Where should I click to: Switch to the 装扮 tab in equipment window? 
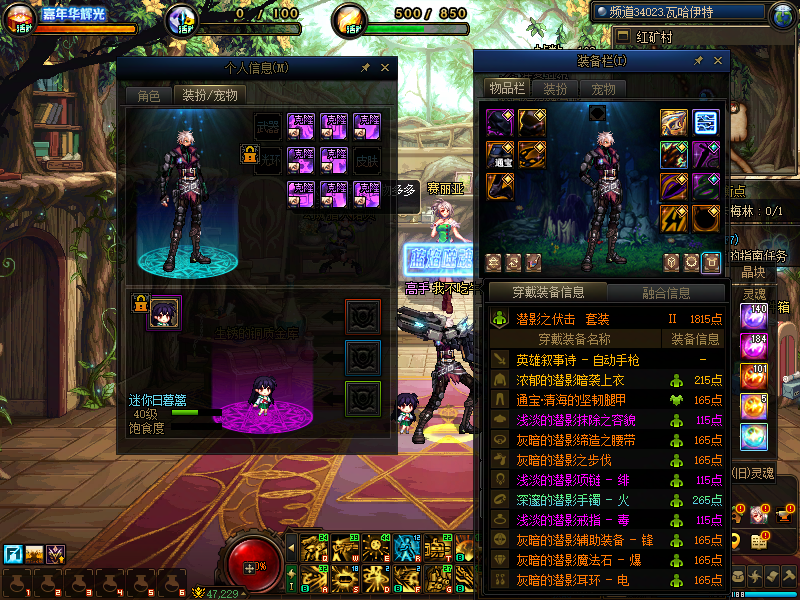(555, 88)
